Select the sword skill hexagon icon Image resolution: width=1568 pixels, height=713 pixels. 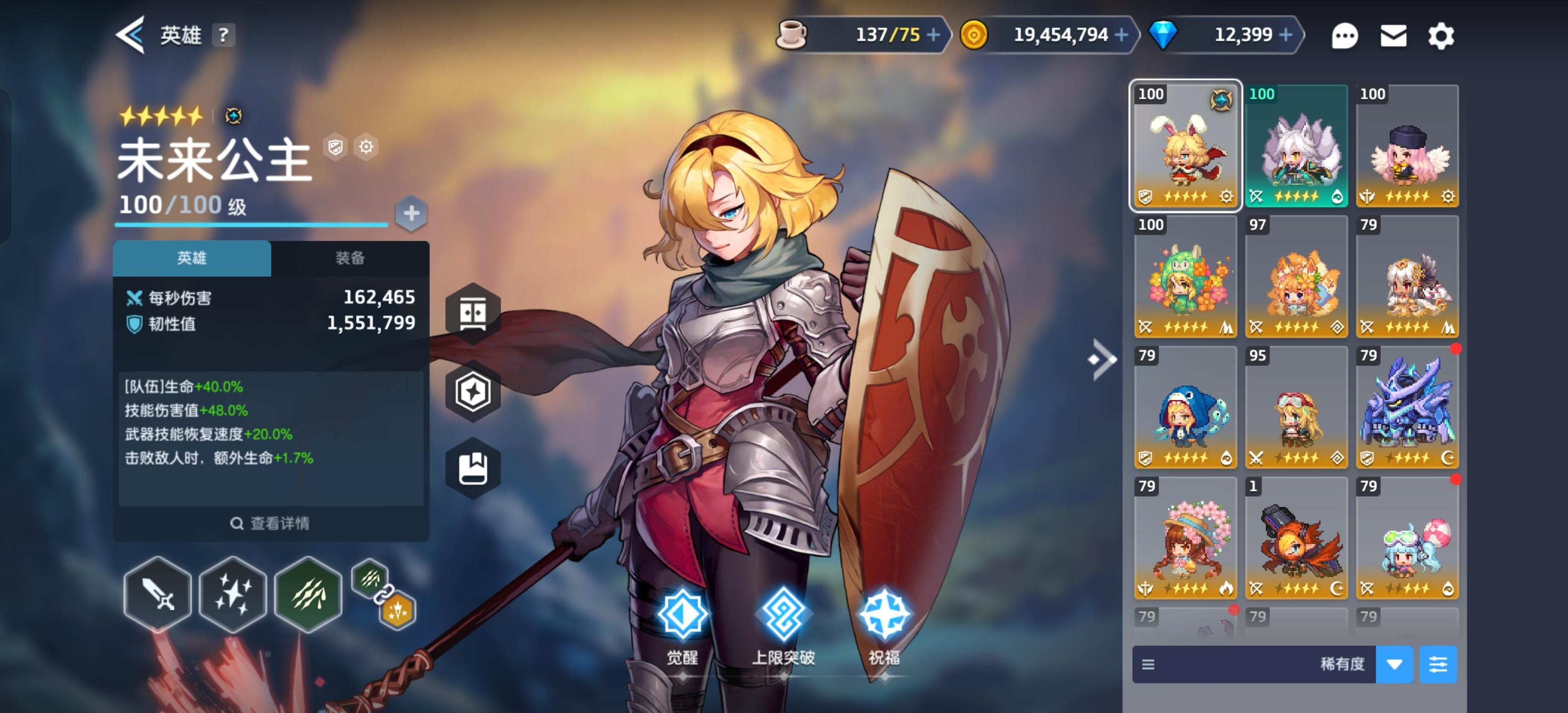click(157, 593)
